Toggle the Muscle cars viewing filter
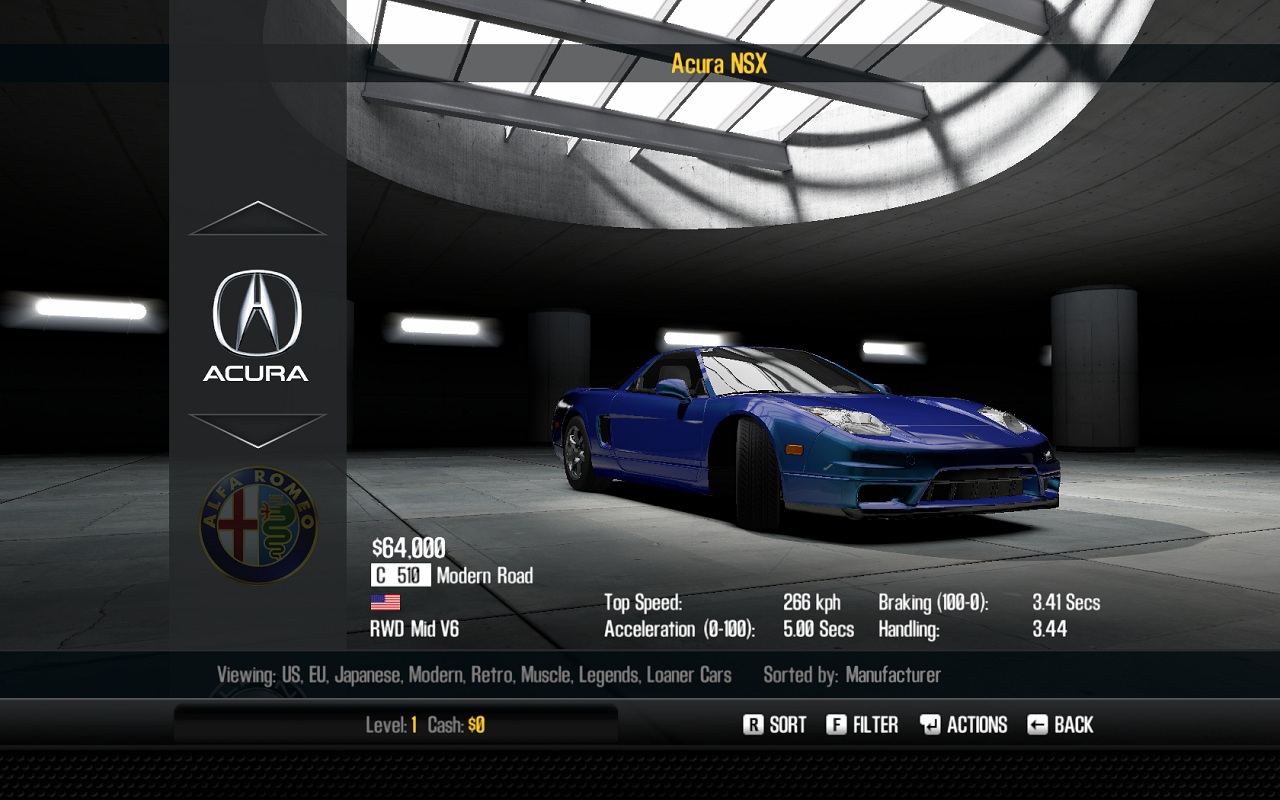 [x=546, y=675]
